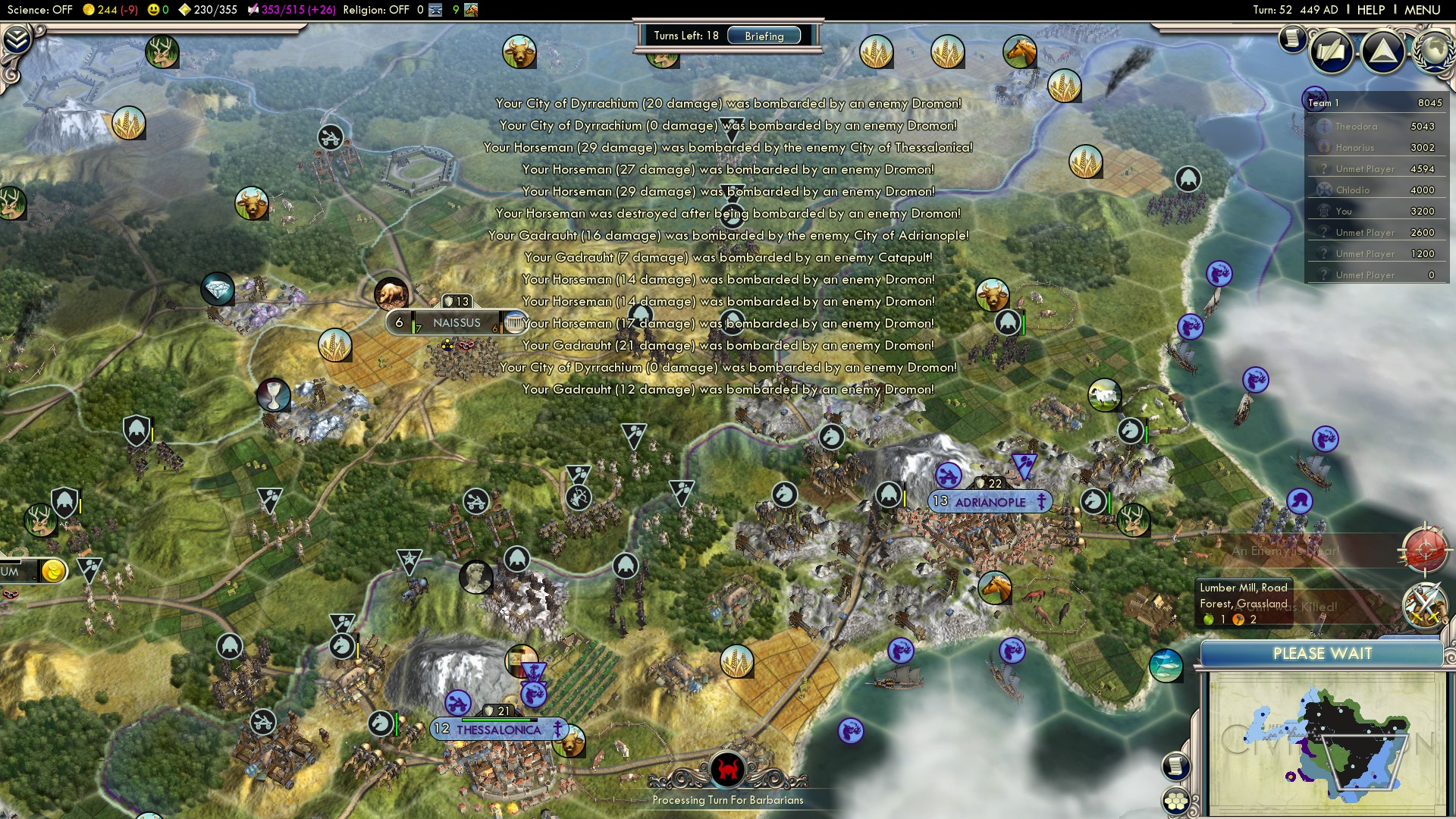
Task: Open the game MENU
Action: point(1422,10)
